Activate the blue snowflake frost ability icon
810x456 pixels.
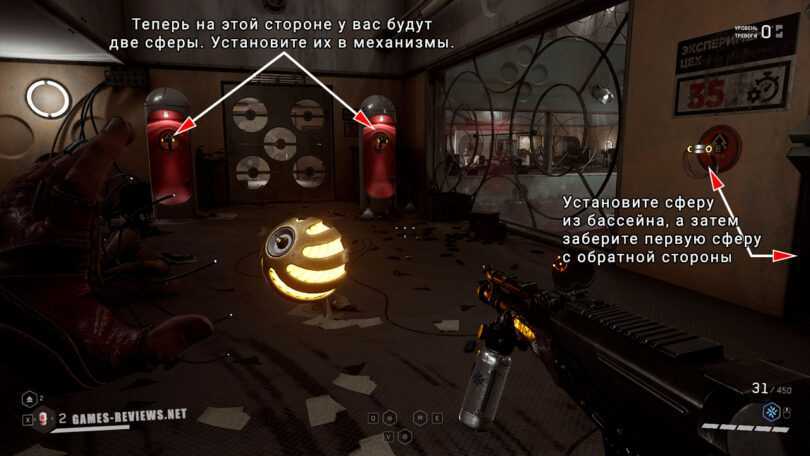point(771,412)
